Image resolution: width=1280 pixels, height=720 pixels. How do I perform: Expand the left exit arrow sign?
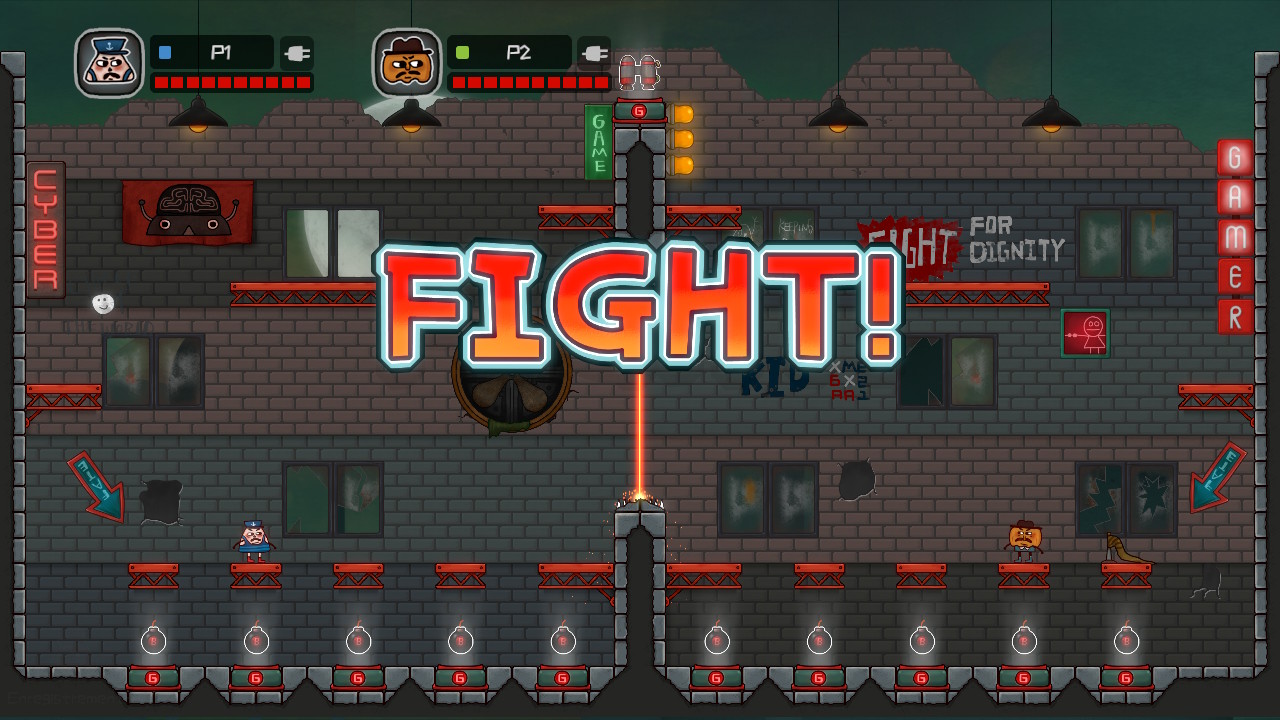coord(93,487)
